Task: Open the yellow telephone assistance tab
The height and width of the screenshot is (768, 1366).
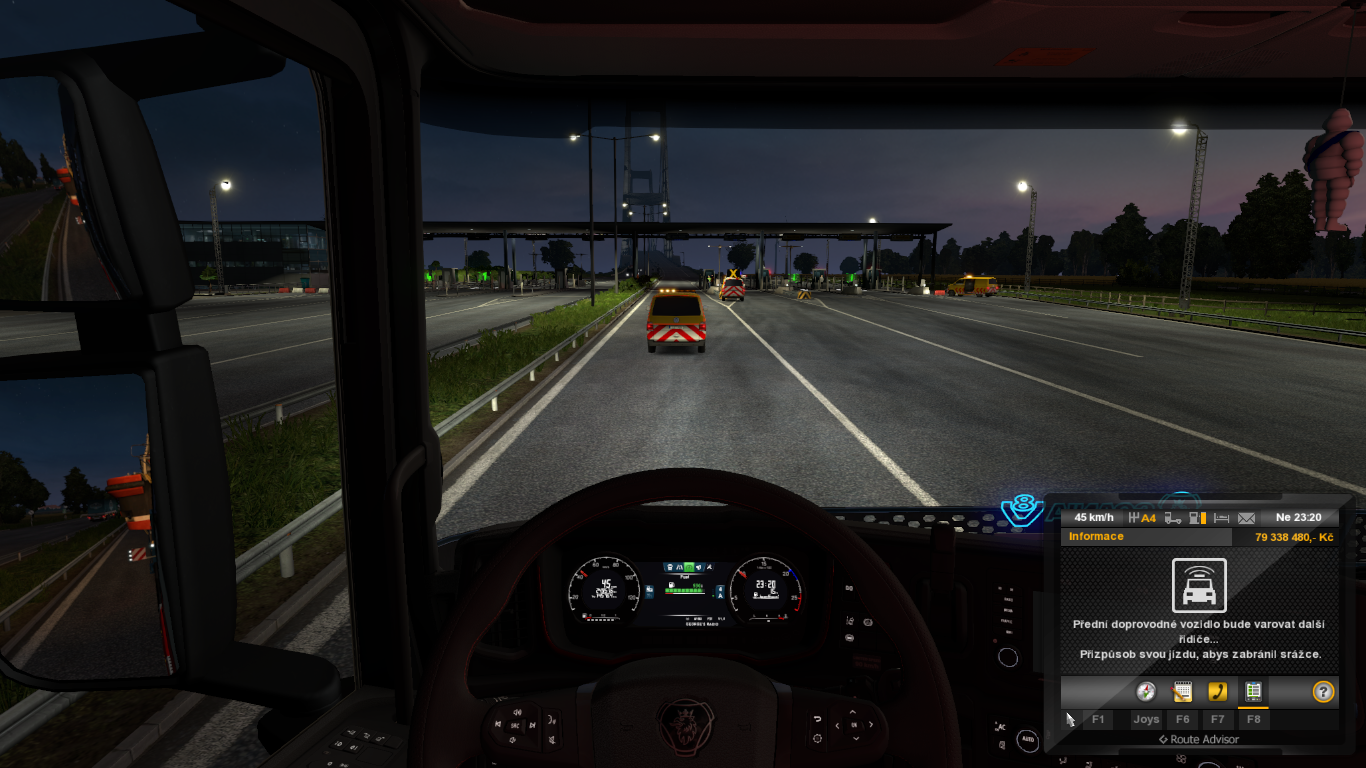Action: click(1217, 691)
